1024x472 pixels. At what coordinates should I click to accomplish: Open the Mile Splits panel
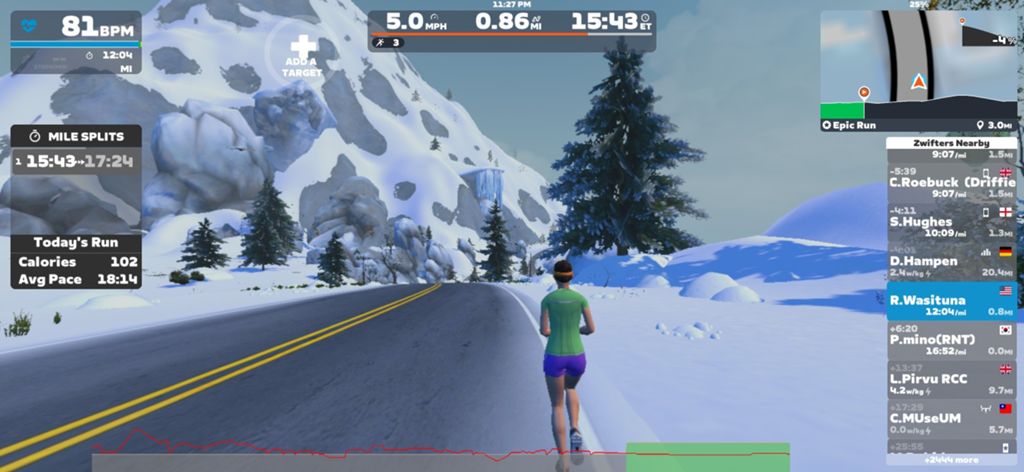[x=76, y=136]
